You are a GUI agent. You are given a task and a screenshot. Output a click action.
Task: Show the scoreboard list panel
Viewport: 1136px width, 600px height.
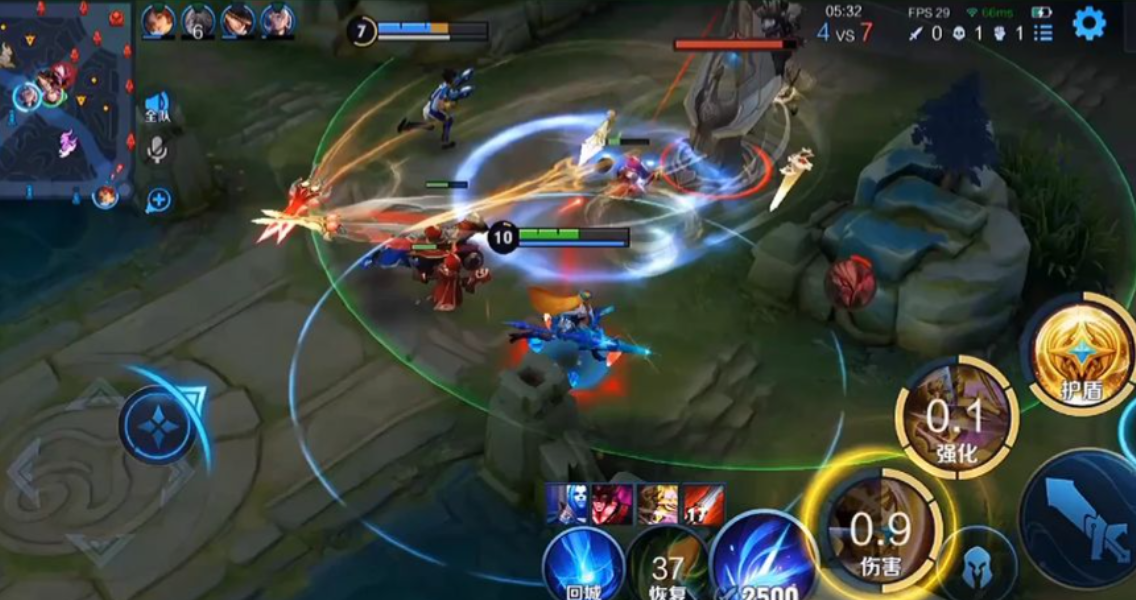pos(1043,33)
